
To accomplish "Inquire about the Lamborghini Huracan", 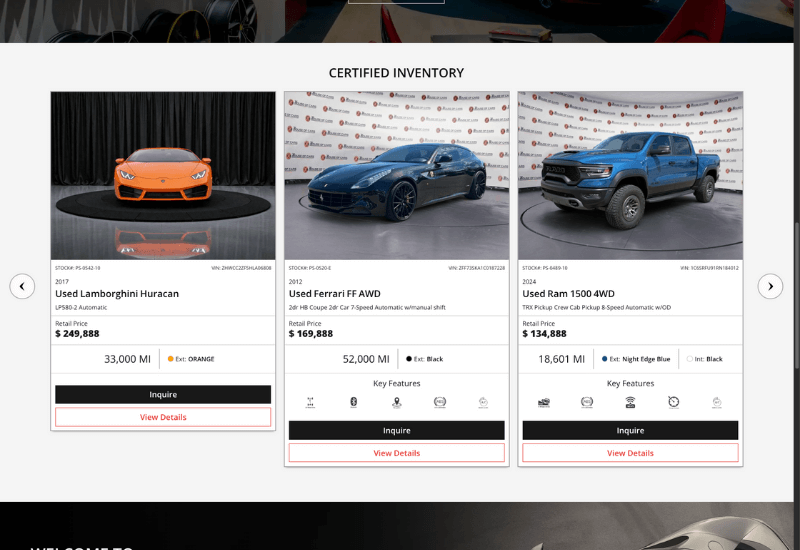I will point(163,394).
